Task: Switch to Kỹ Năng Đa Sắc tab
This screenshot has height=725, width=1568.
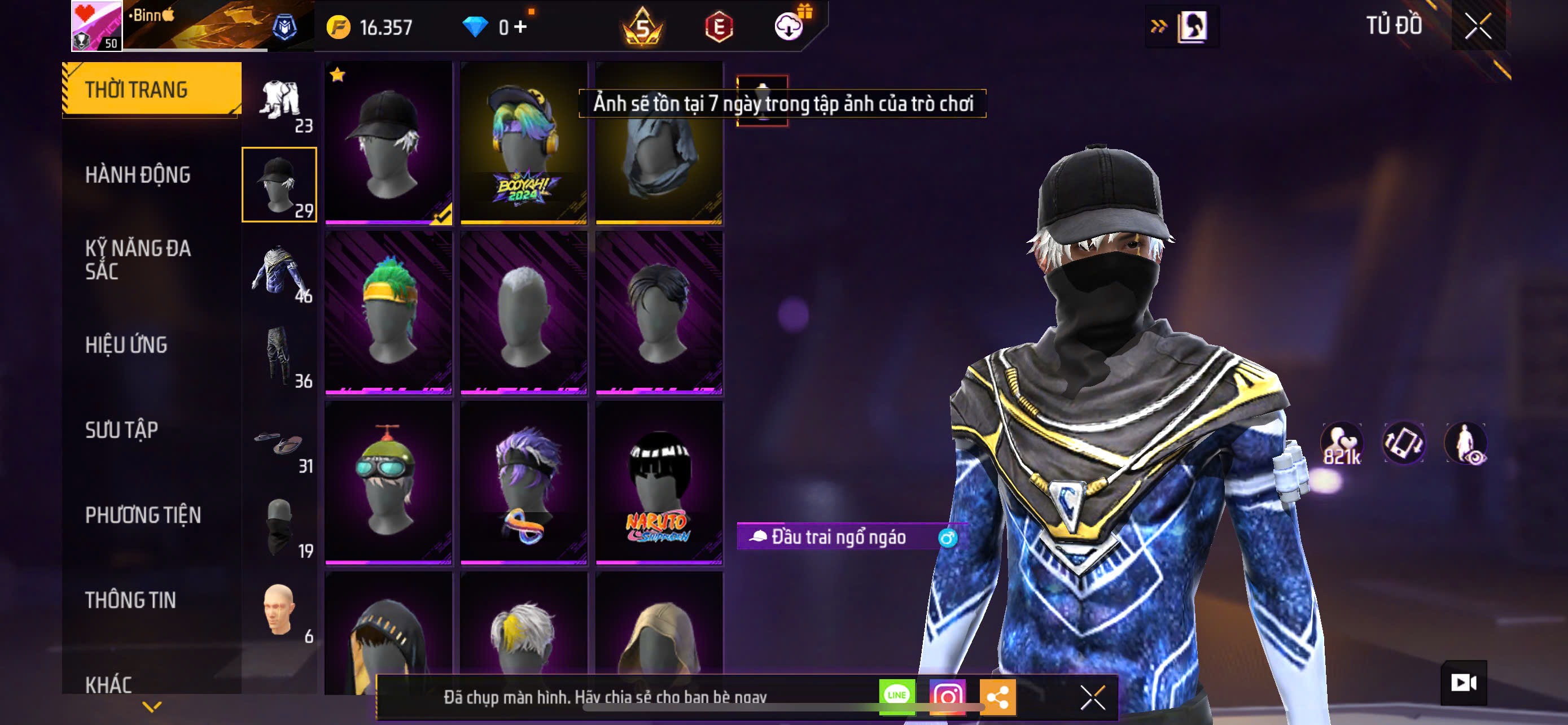Action: click(138, 260)
